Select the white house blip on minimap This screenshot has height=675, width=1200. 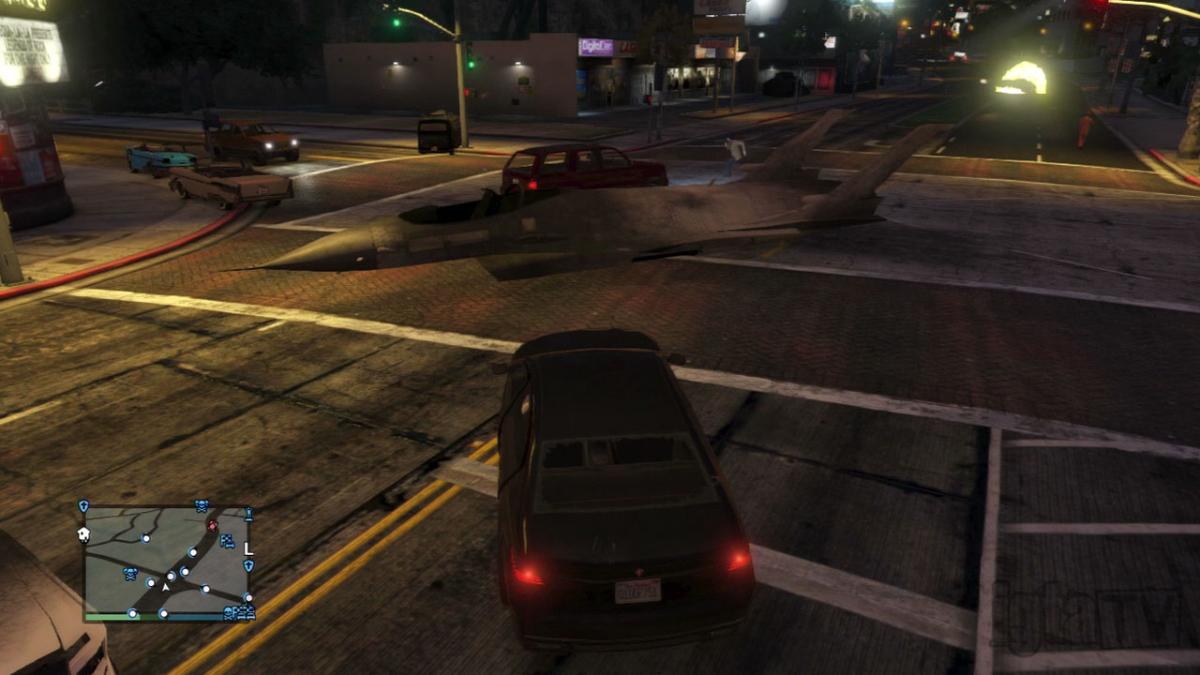(85, 535)
